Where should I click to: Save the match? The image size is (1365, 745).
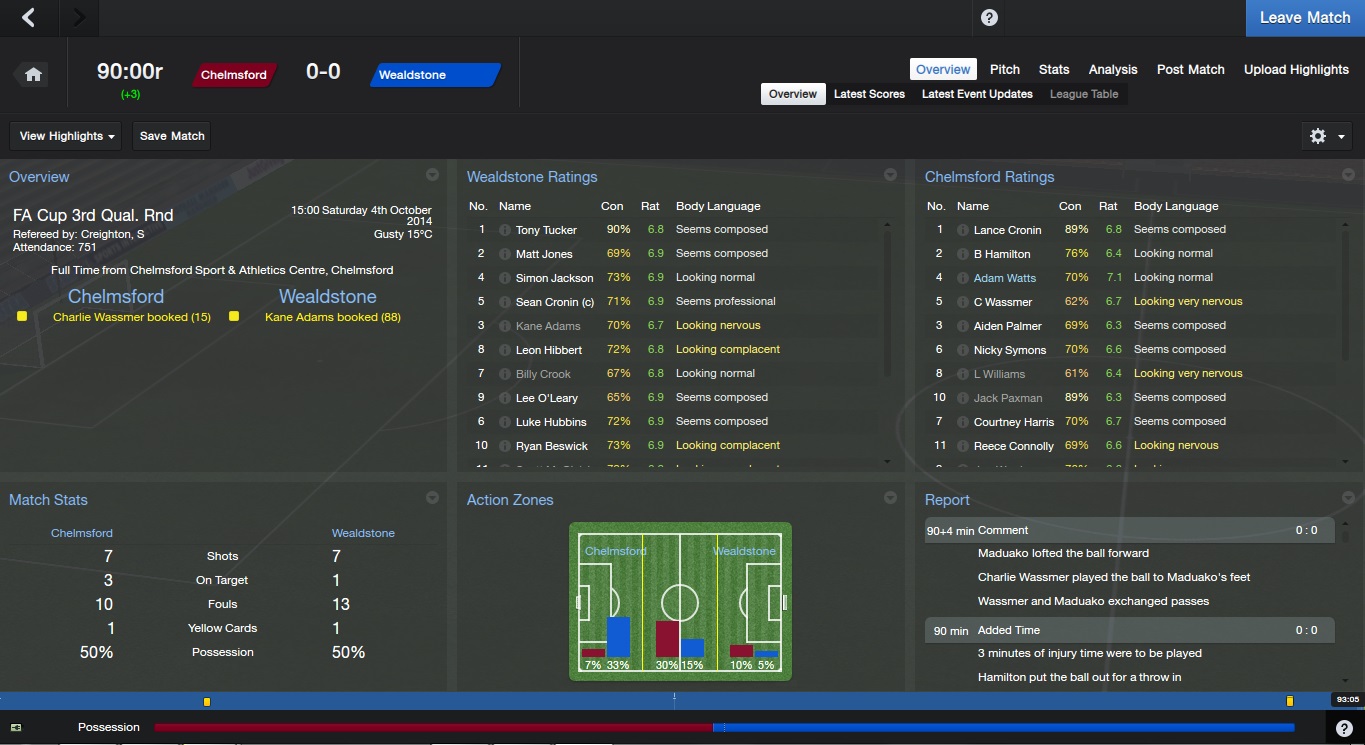tap(172, 136)
